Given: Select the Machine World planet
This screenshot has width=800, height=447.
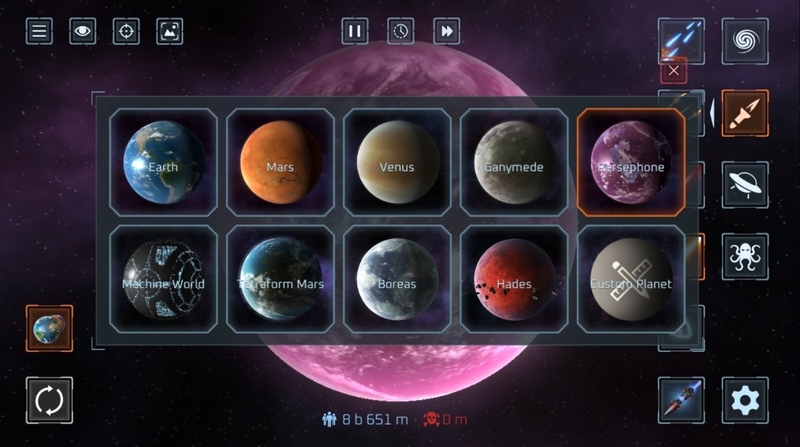Looking at the screenshot, I should 163,279.
